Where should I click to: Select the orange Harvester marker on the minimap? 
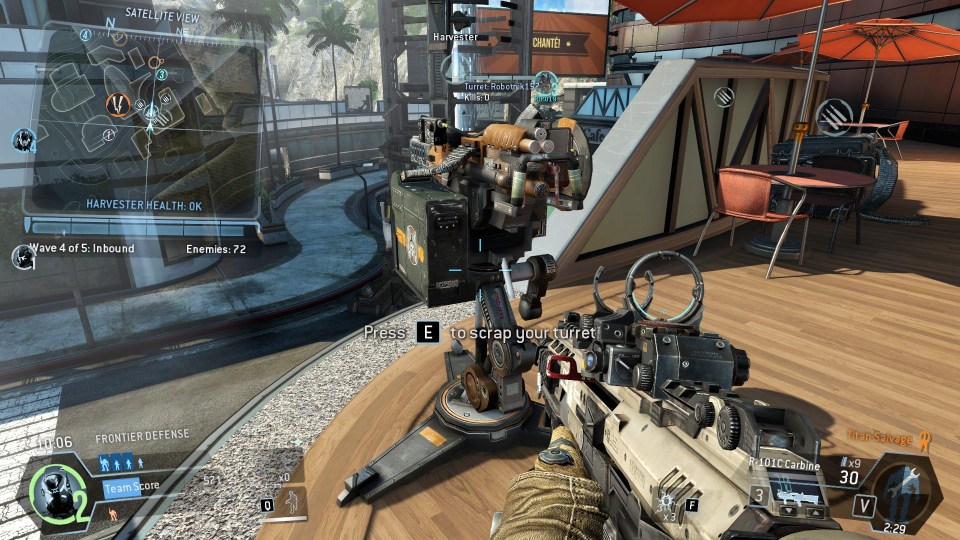(x=118, y=102)
